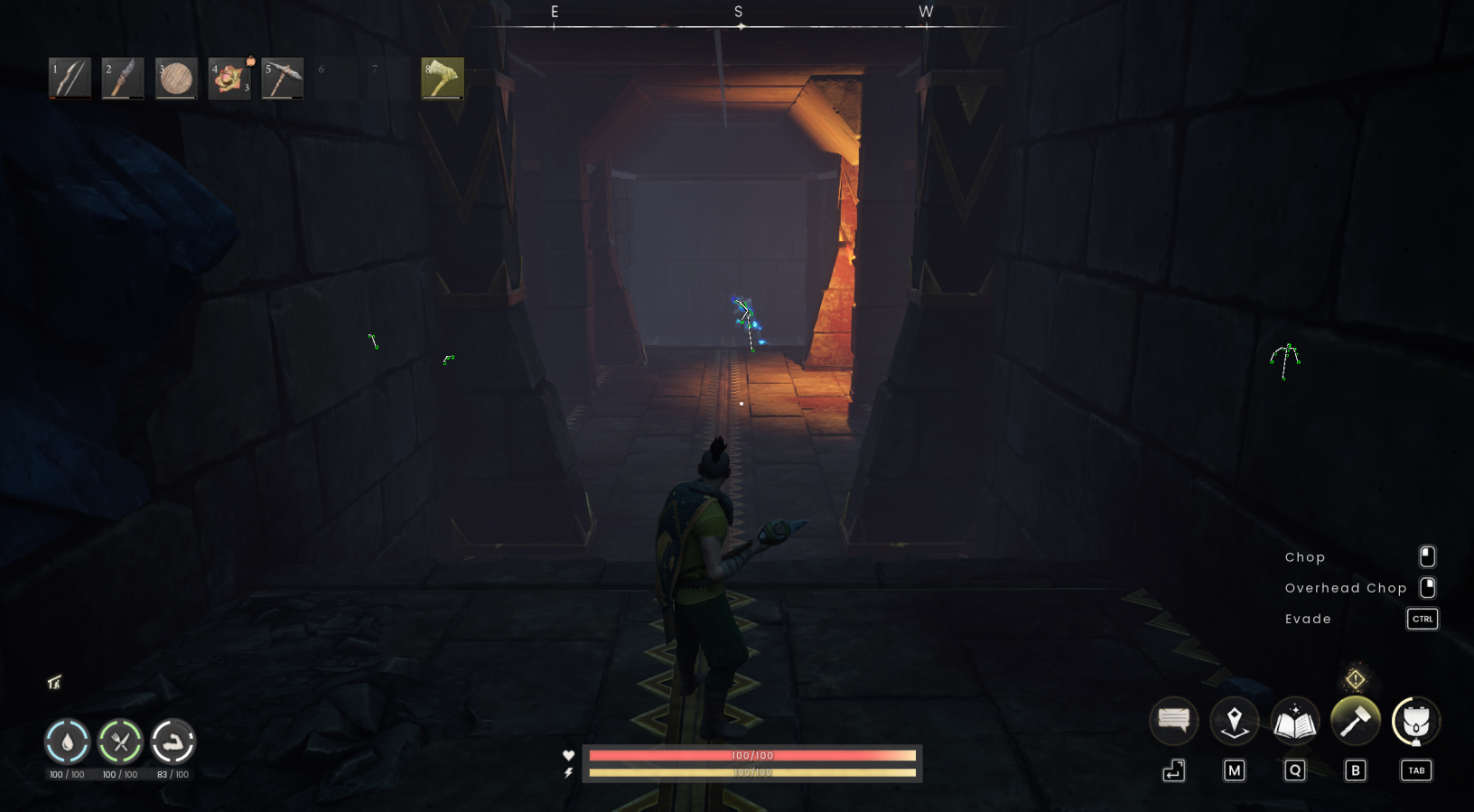Open the magic journal book icon

(x=1294, y=720)
